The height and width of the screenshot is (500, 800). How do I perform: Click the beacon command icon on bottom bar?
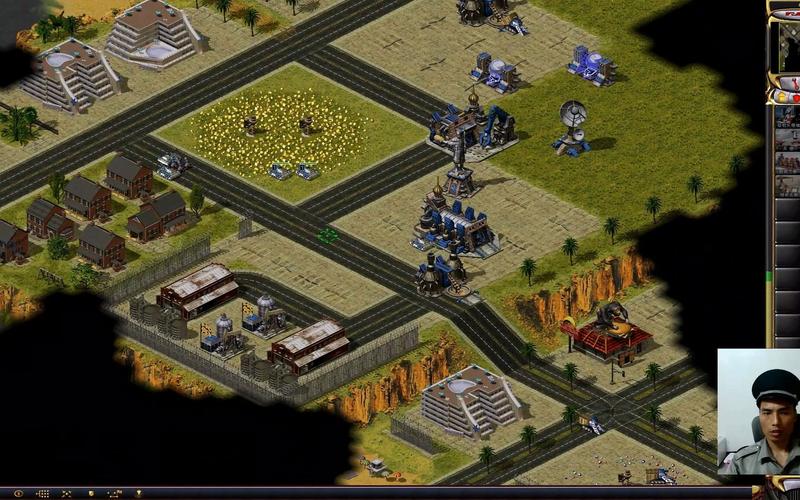[138, 493]
